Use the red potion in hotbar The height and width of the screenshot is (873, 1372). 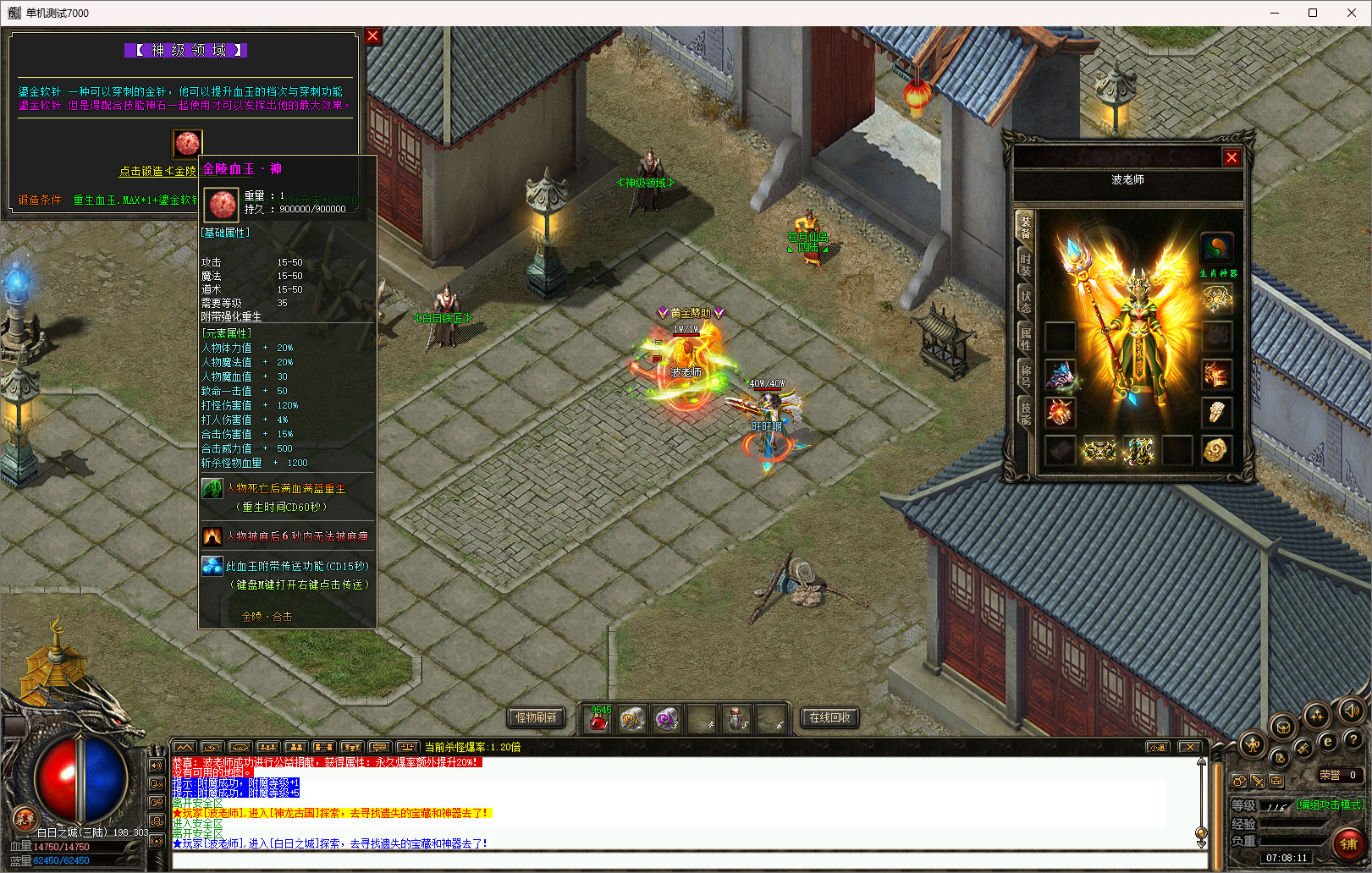point(598,720)
